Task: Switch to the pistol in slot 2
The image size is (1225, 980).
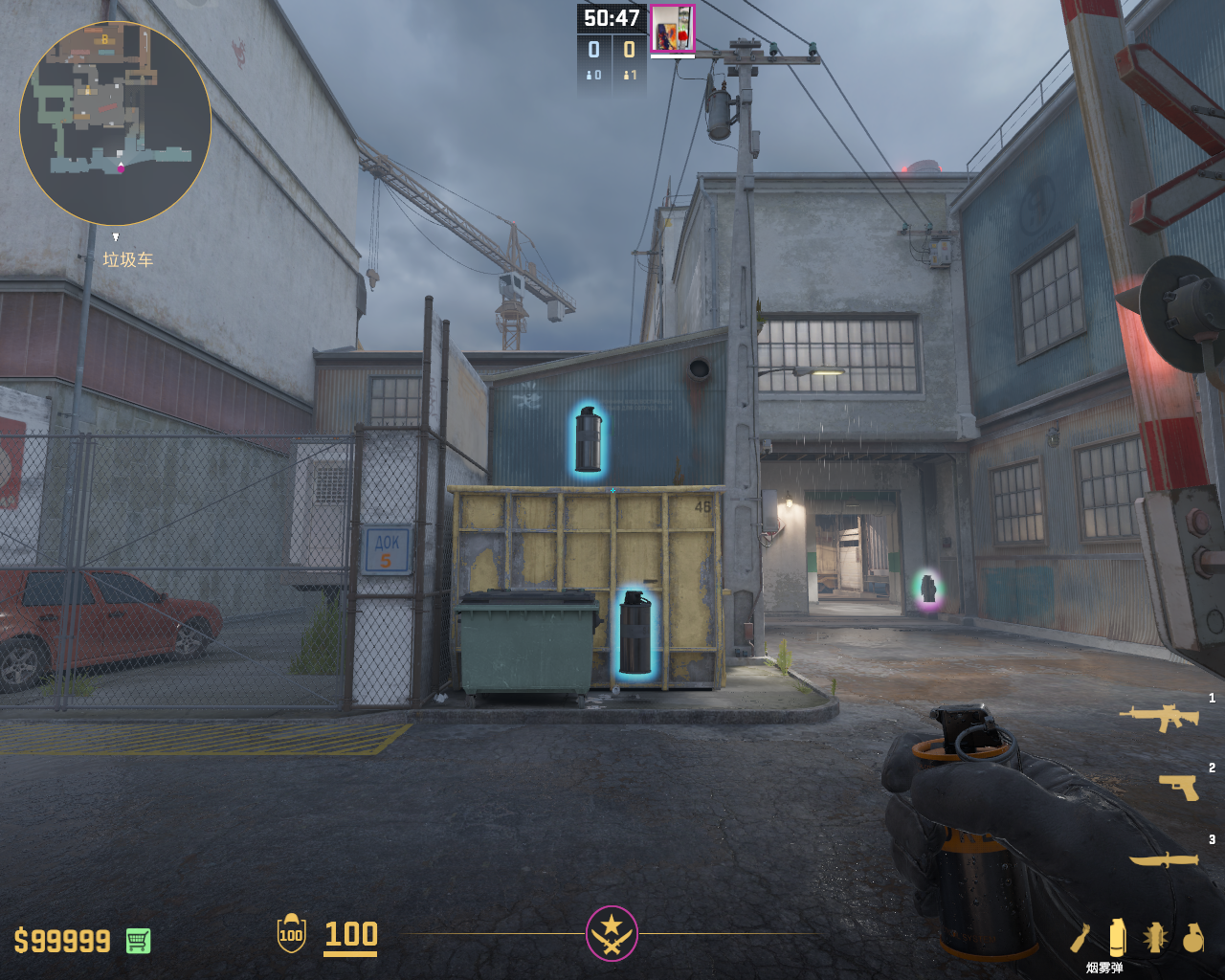Action: 1179,787
